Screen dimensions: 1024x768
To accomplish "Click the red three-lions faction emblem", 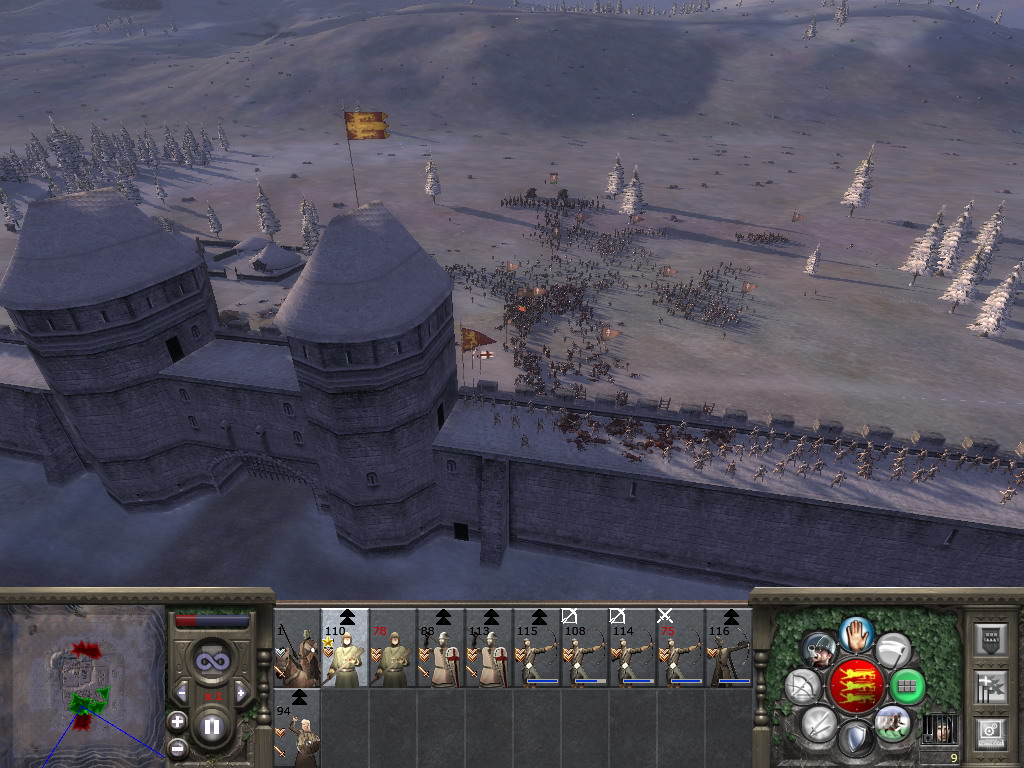I will click(855, 687).
